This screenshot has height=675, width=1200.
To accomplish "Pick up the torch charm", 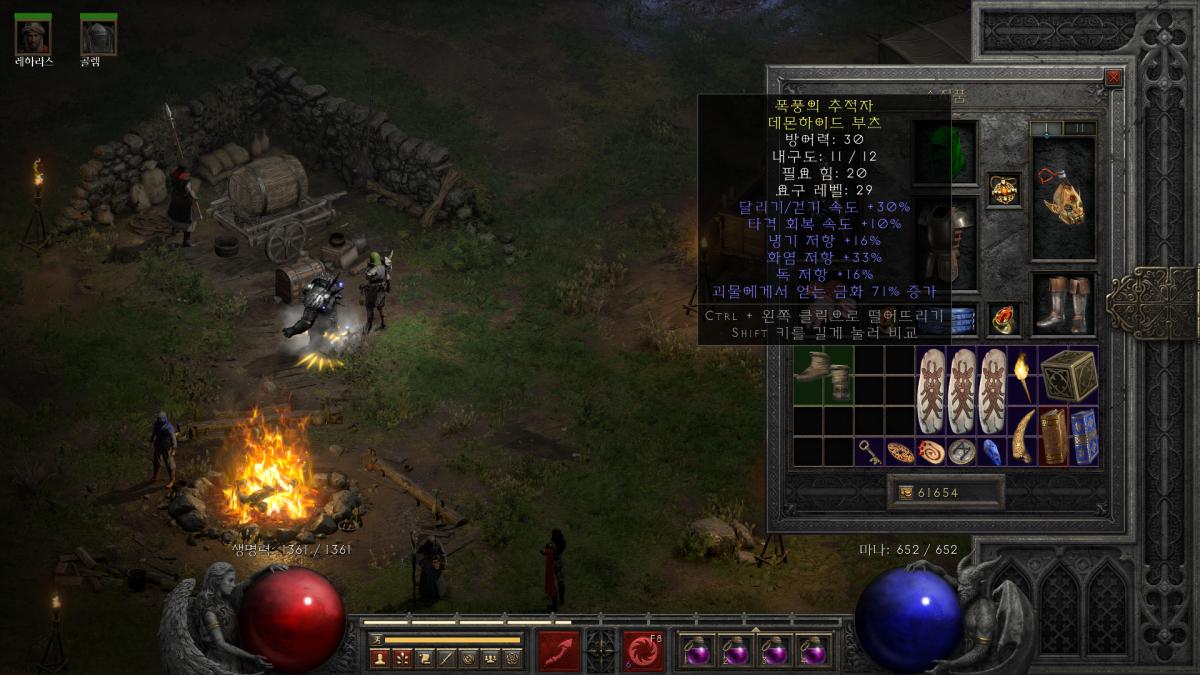I will tap(1022, 375).
